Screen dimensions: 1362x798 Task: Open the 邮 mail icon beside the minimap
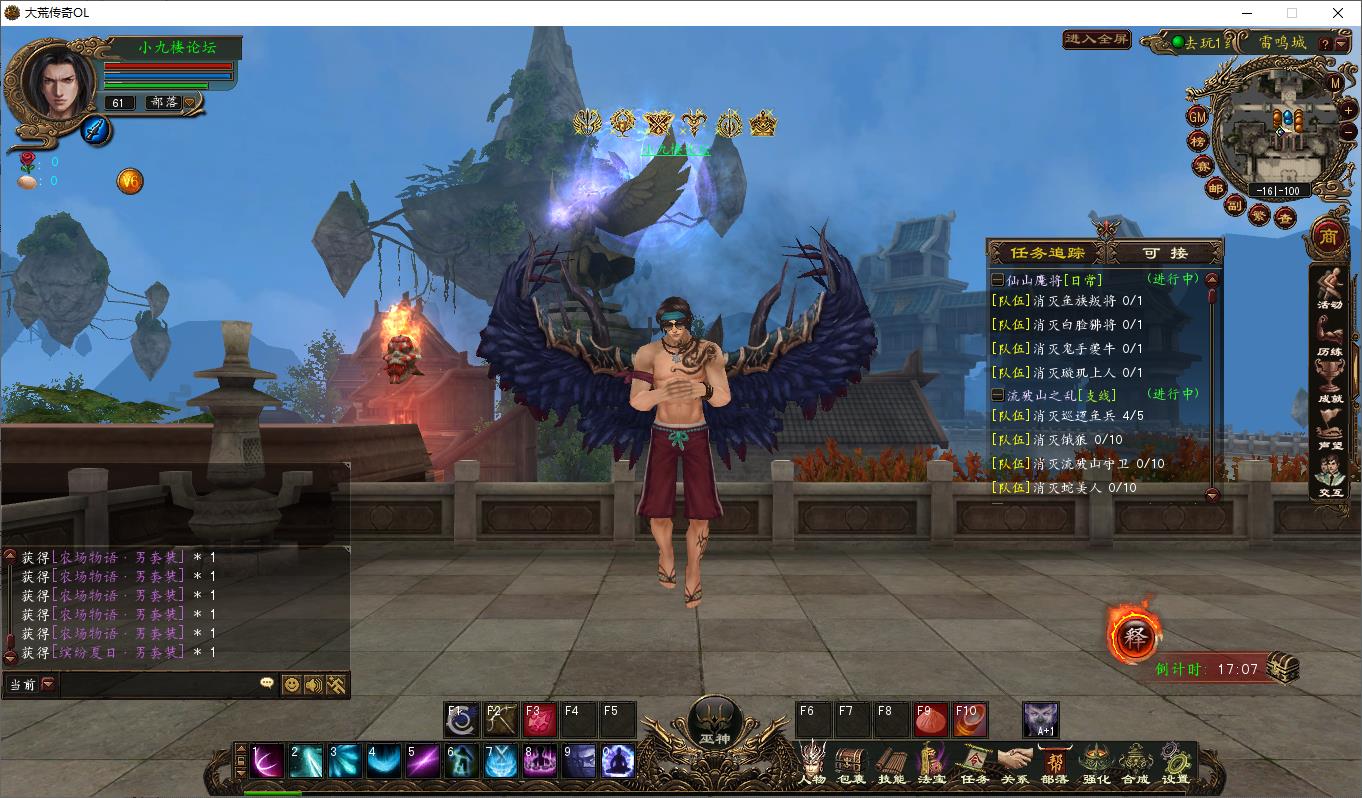pyautogui.click(x=1218, y=188)
